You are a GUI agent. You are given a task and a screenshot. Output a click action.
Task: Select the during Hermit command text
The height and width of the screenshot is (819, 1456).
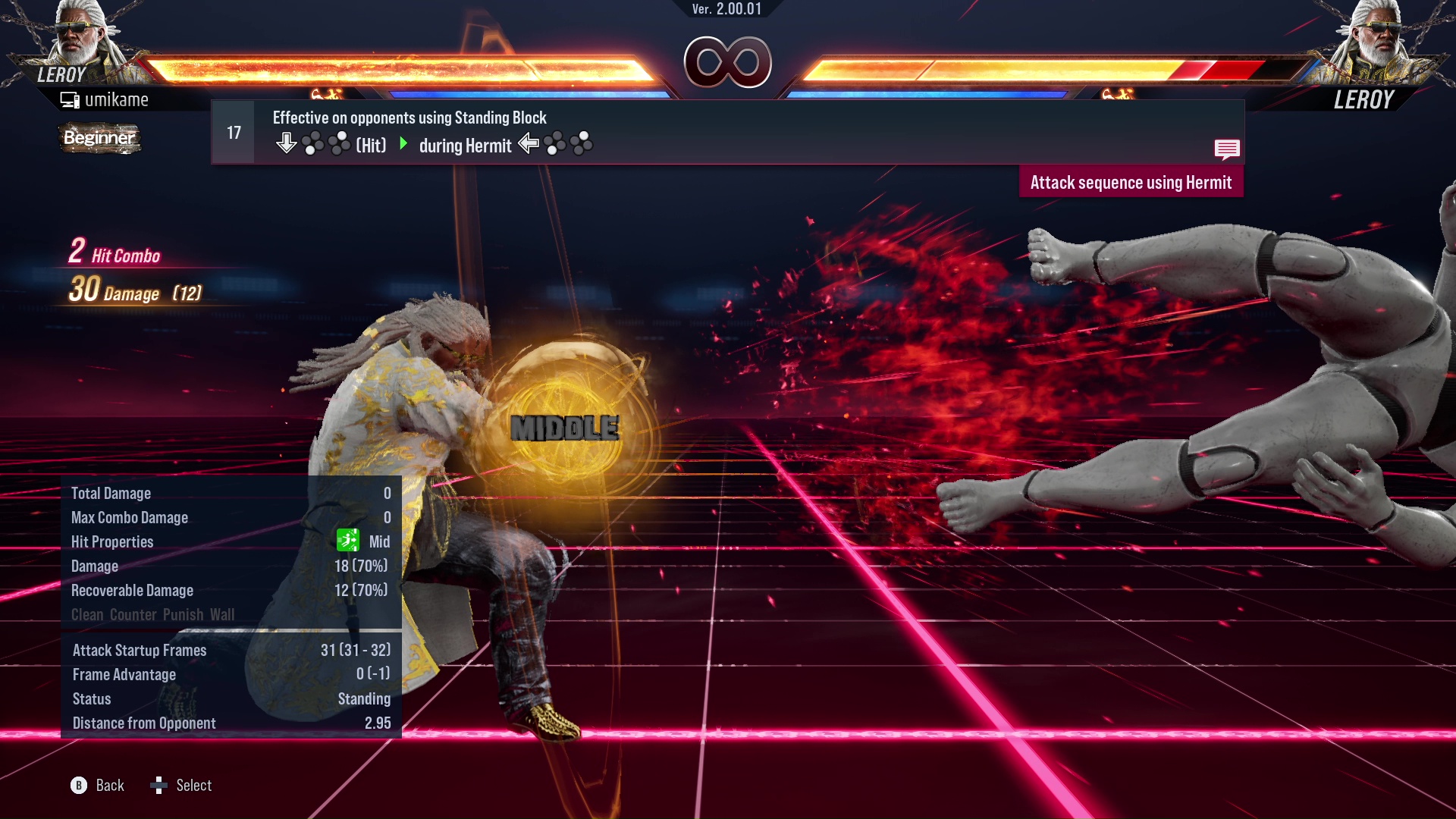[x=466, y=146]
